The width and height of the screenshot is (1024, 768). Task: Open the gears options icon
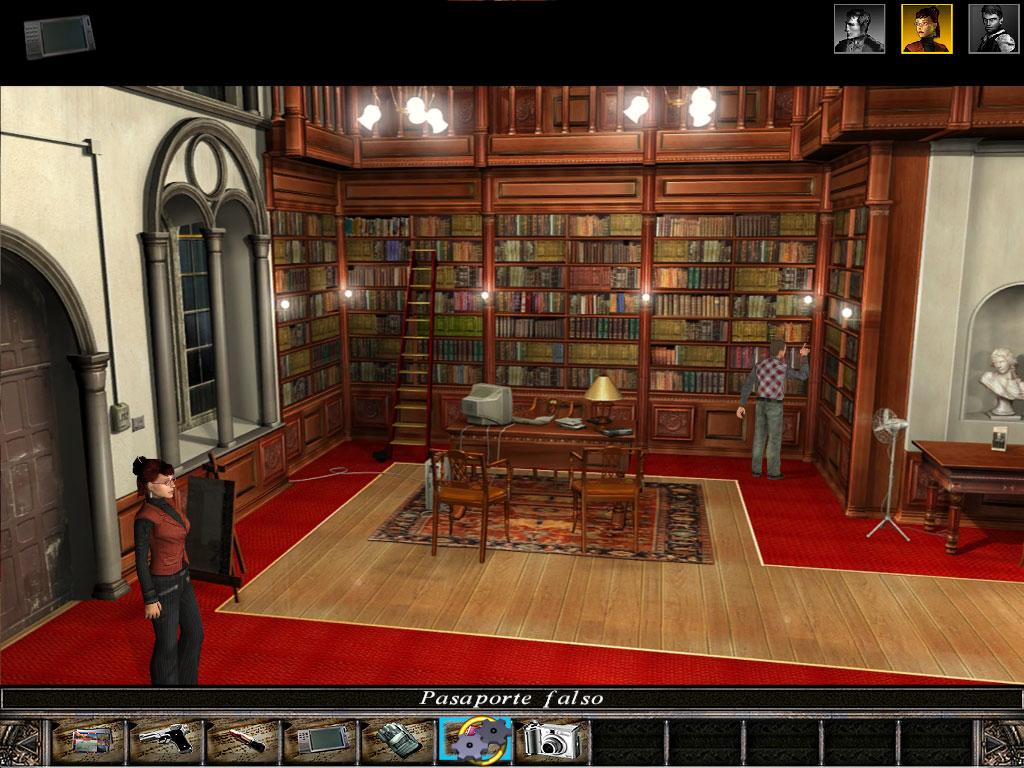(x=475, y=741)
